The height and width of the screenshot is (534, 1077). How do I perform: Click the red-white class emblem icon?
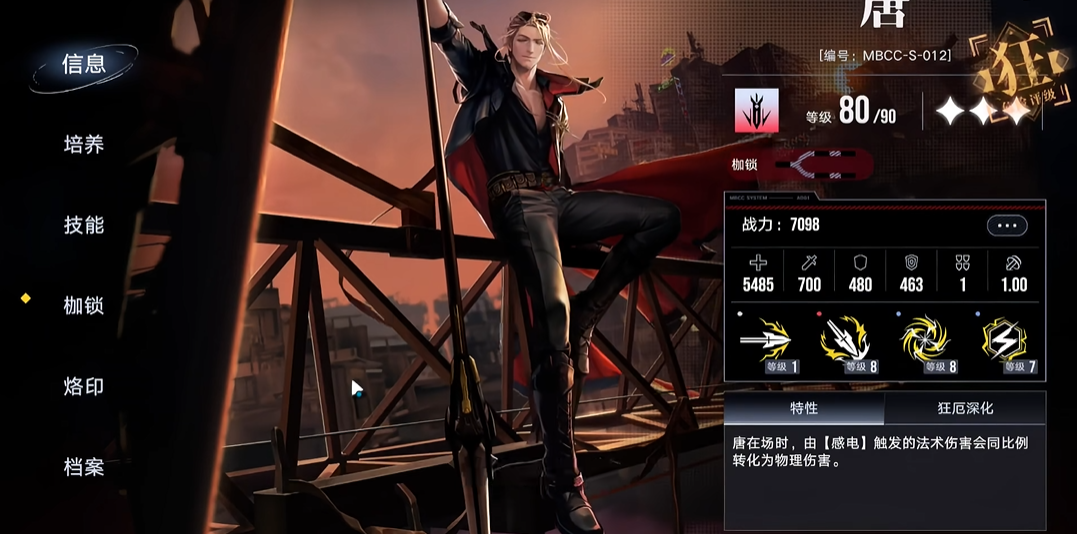pos(756,110)
